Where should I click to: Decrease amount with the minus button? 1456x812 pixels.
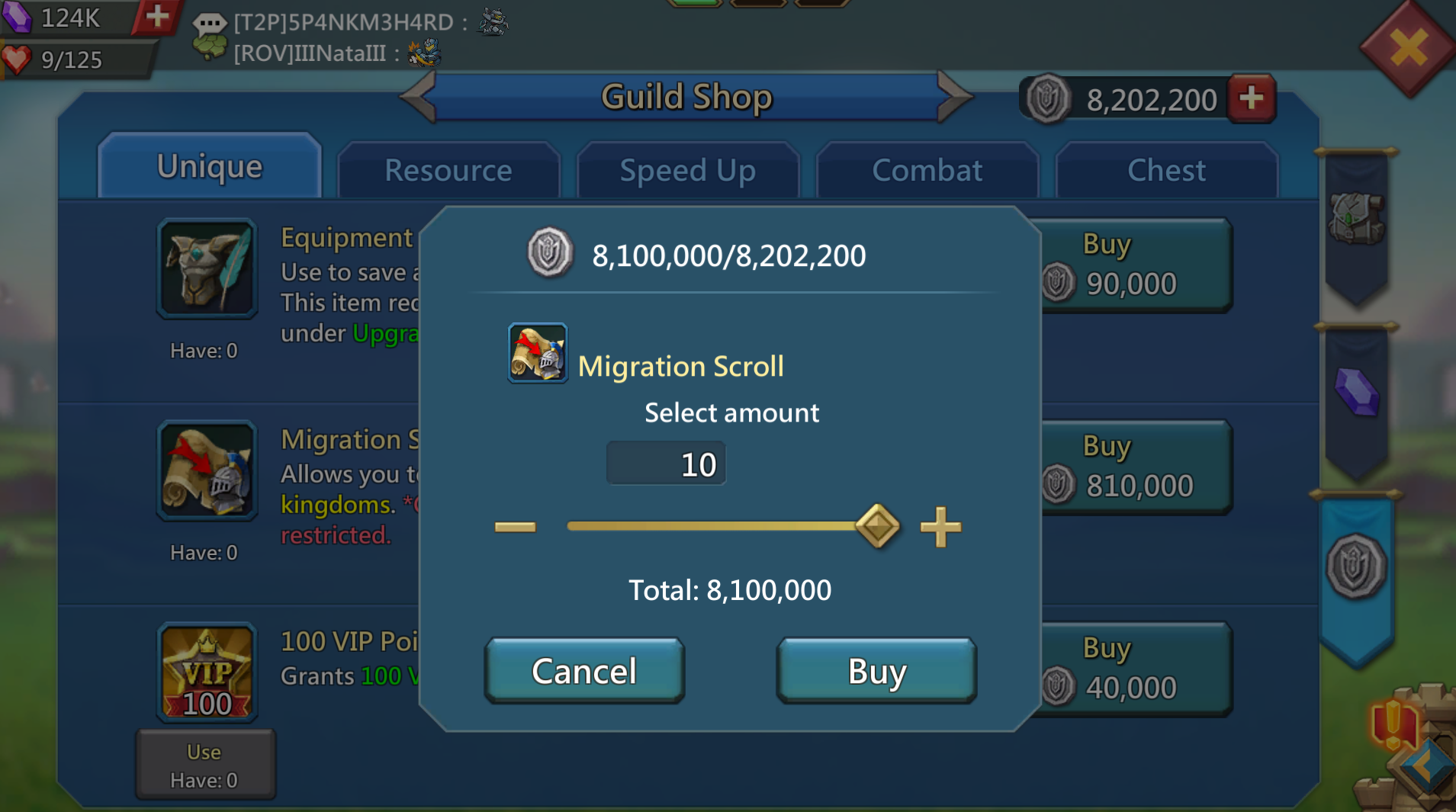[x=516, y=527]
